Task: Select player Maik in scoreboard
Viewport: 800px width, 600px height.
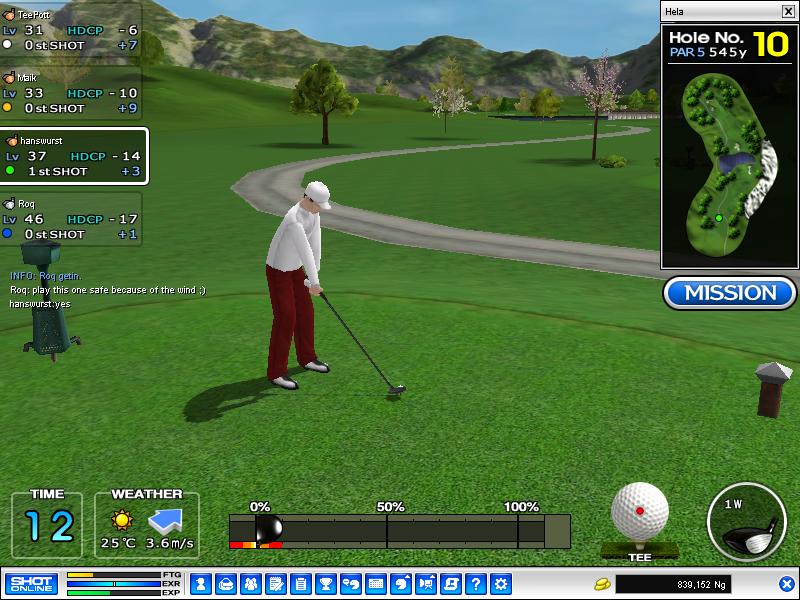Action: [x=70, y=93]
